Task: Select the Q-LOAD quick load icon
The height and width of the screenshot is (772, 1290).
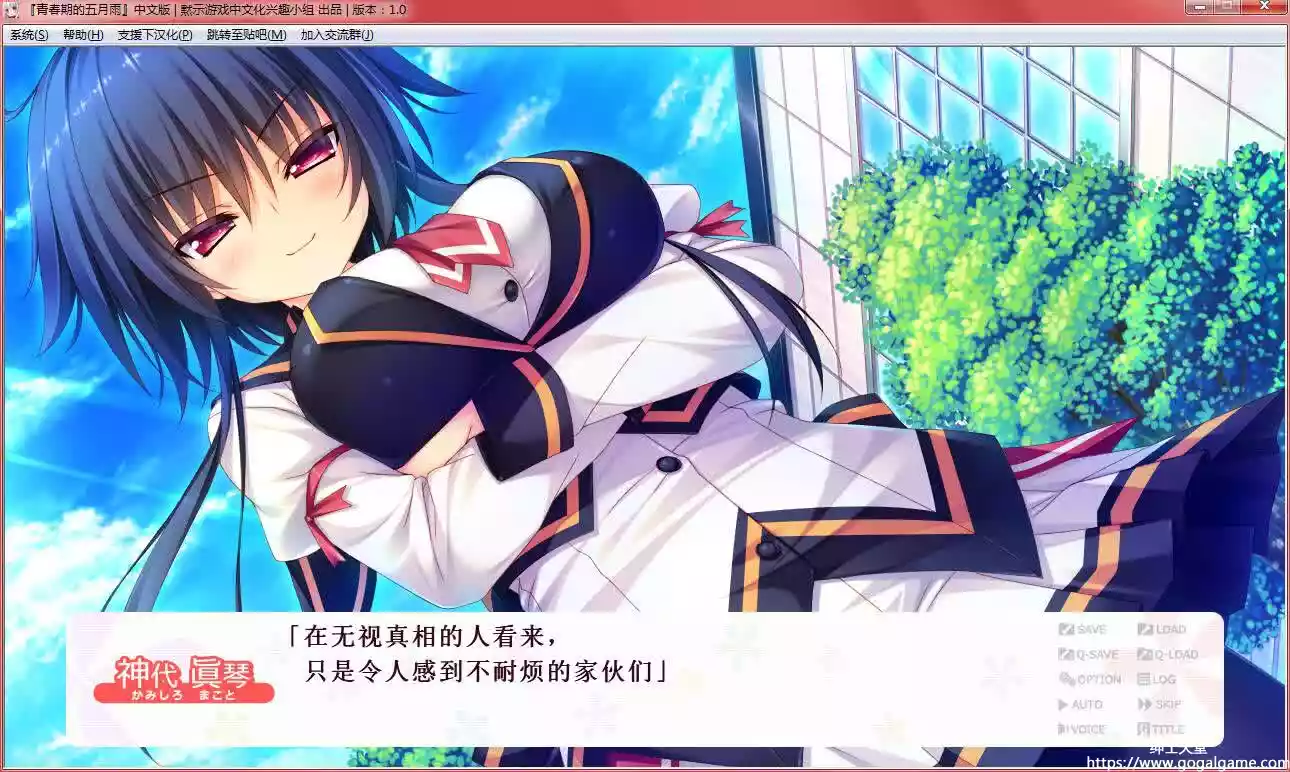Action: [x=1168, y=654]
